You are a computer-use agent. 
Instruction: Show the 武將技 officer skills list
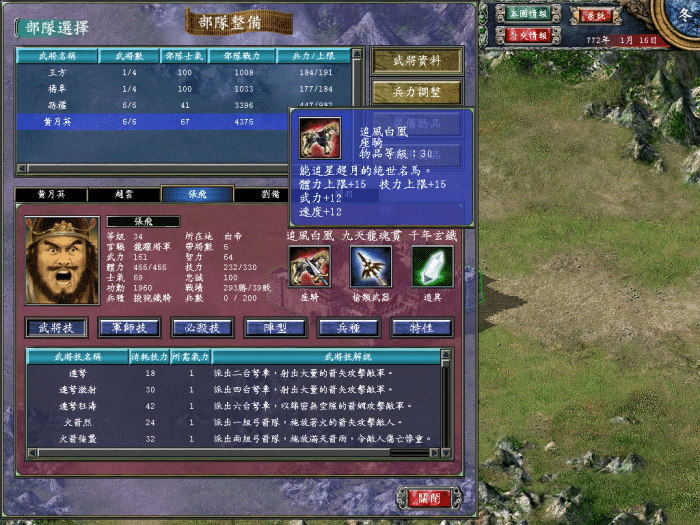[56, 328]
